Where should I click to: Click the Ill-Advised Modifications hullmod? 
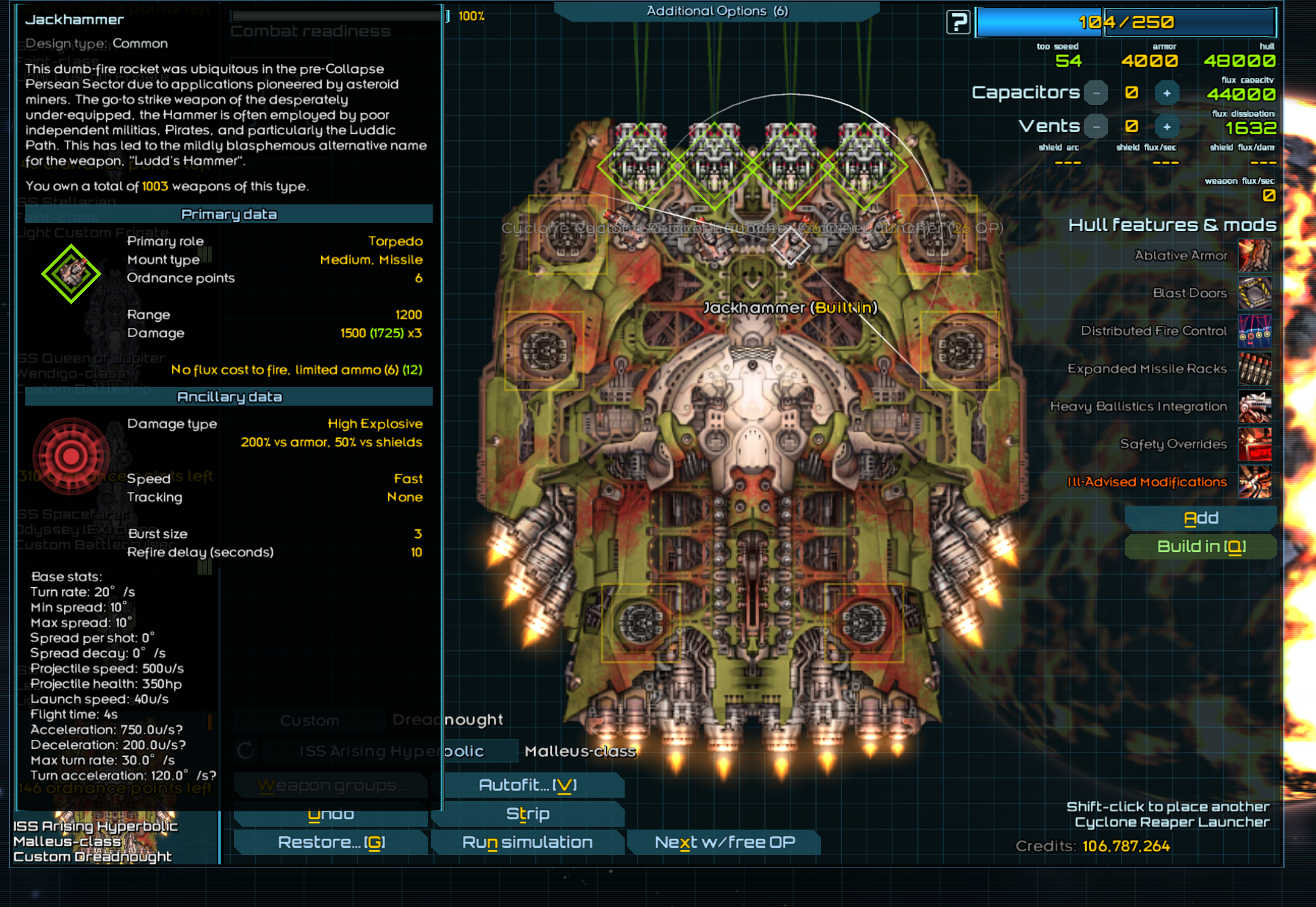tap(1254, 482)
